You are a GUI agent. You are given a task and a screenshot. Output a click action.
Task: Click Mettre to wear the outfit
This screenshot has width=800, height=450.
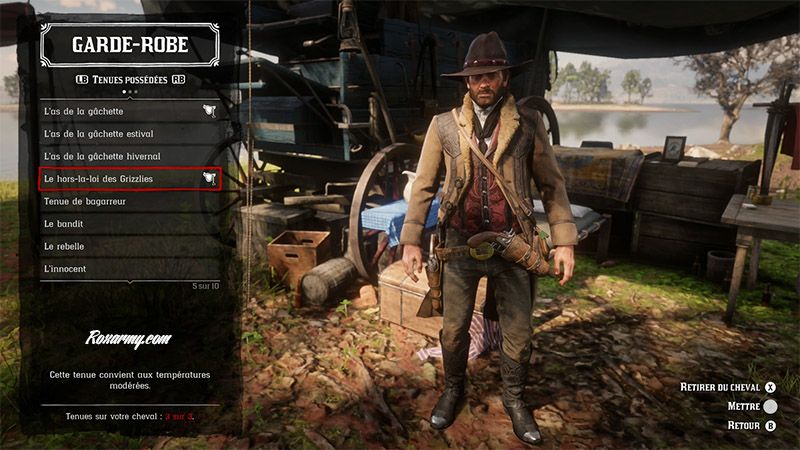pos(752,406)
